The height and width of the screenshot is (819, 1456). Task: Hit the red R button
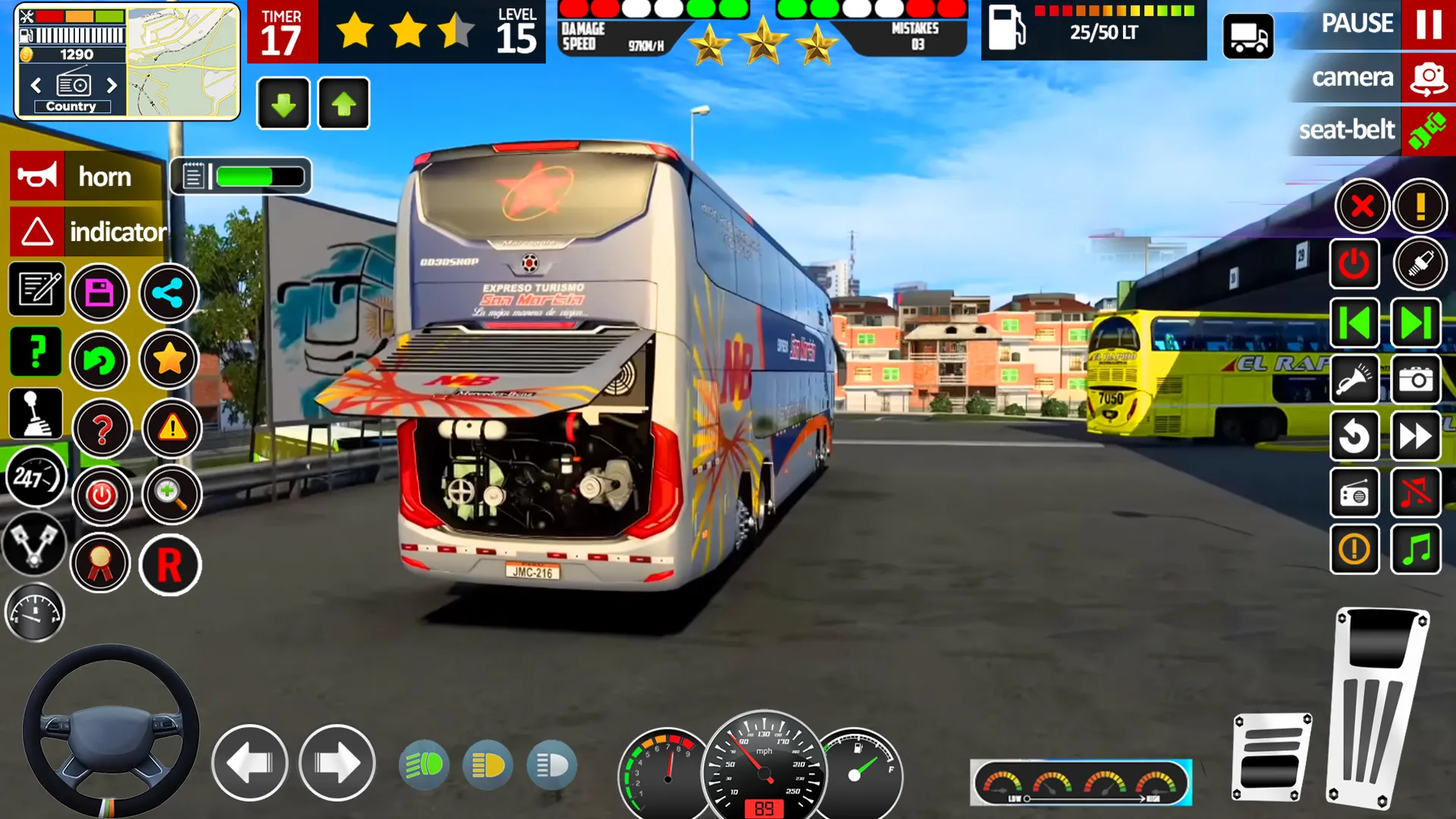pyautogui.click(x=170, y=565)
